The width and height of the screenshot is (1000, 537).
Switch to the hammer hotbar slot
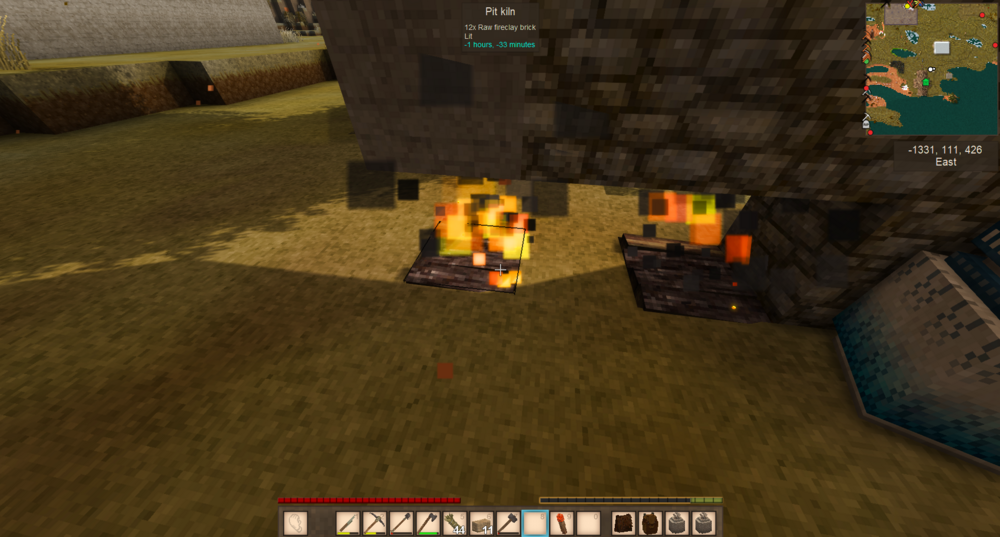[x=509, y=522]
